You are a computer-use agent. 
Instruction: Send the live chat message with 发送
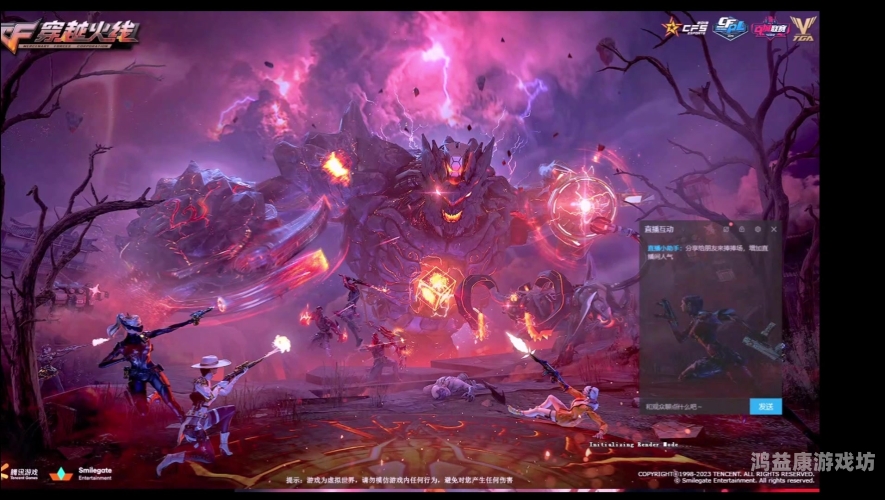(x=765, y=406)
